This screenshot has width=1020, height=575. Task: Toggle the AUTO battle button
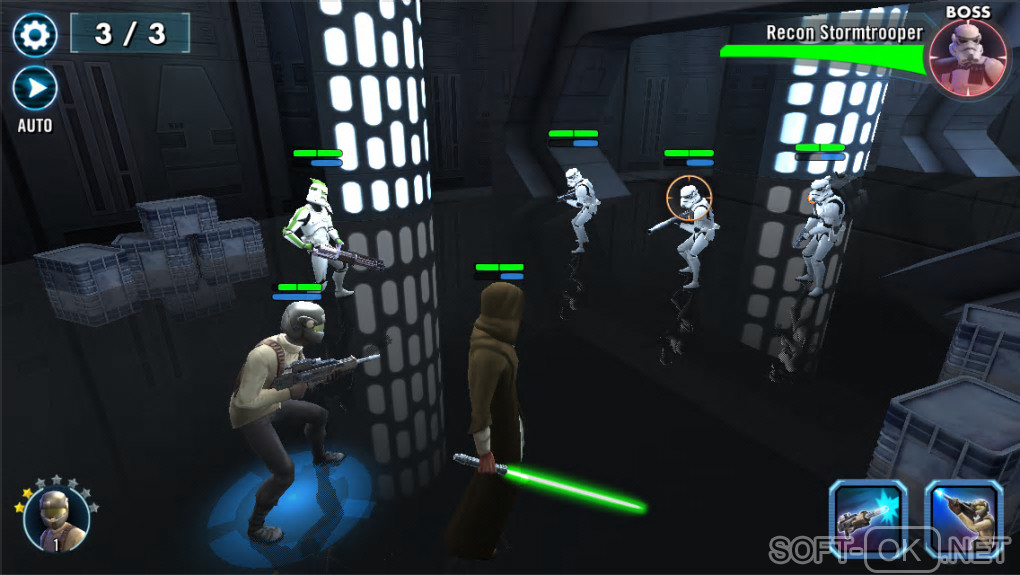coord(35,90)
